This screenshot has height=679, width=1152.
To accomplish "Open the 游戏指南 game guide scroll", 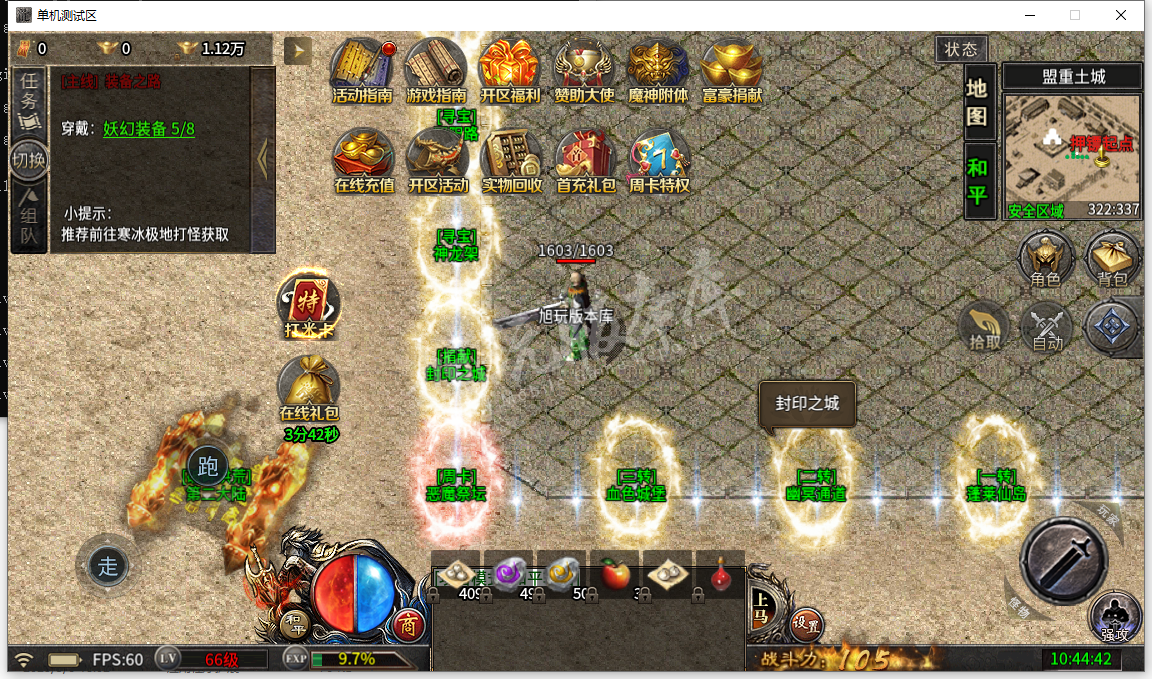I will point(436,70).
